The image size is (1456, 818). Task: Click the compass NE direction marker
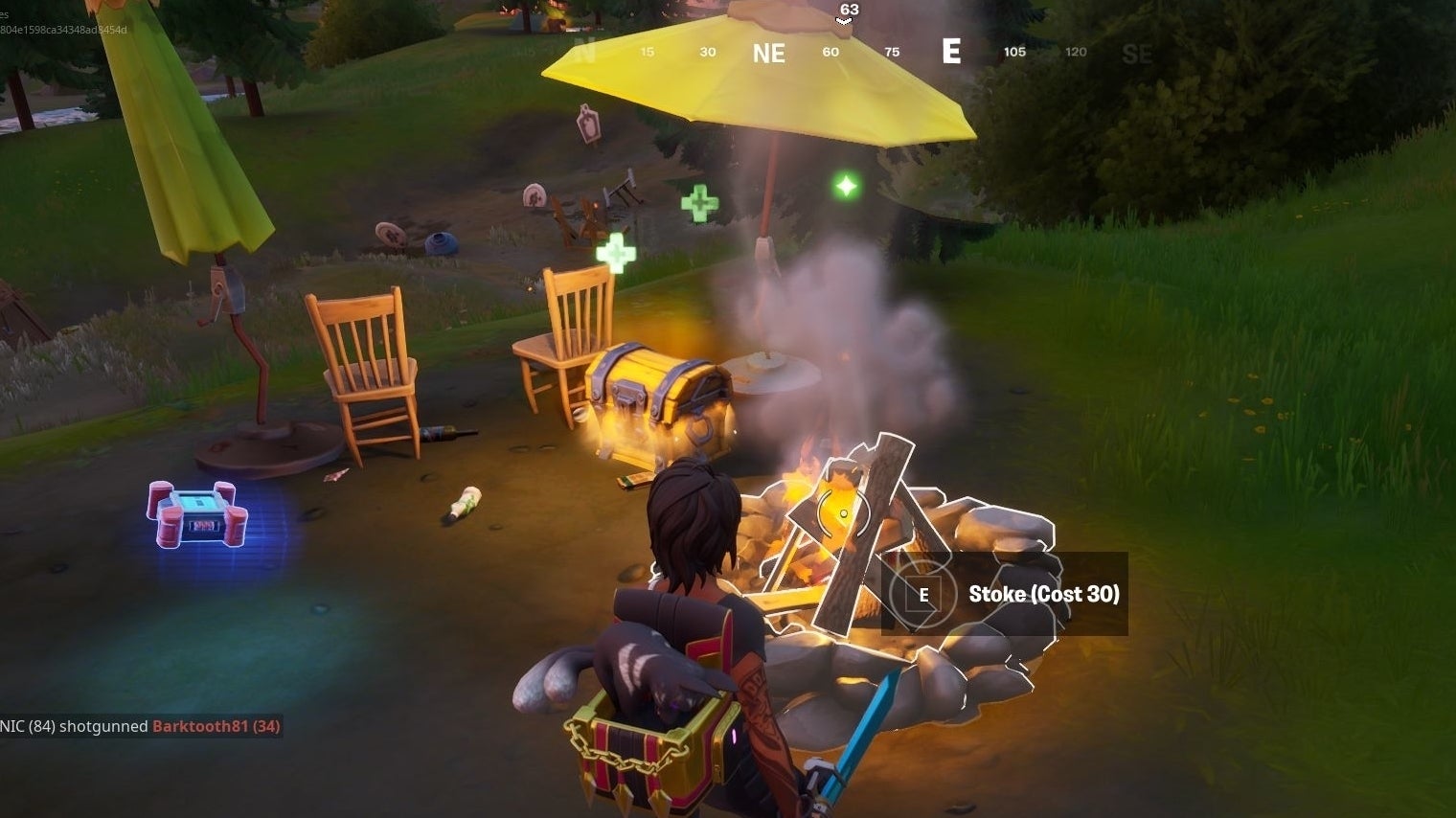click(x=767, y=53)
